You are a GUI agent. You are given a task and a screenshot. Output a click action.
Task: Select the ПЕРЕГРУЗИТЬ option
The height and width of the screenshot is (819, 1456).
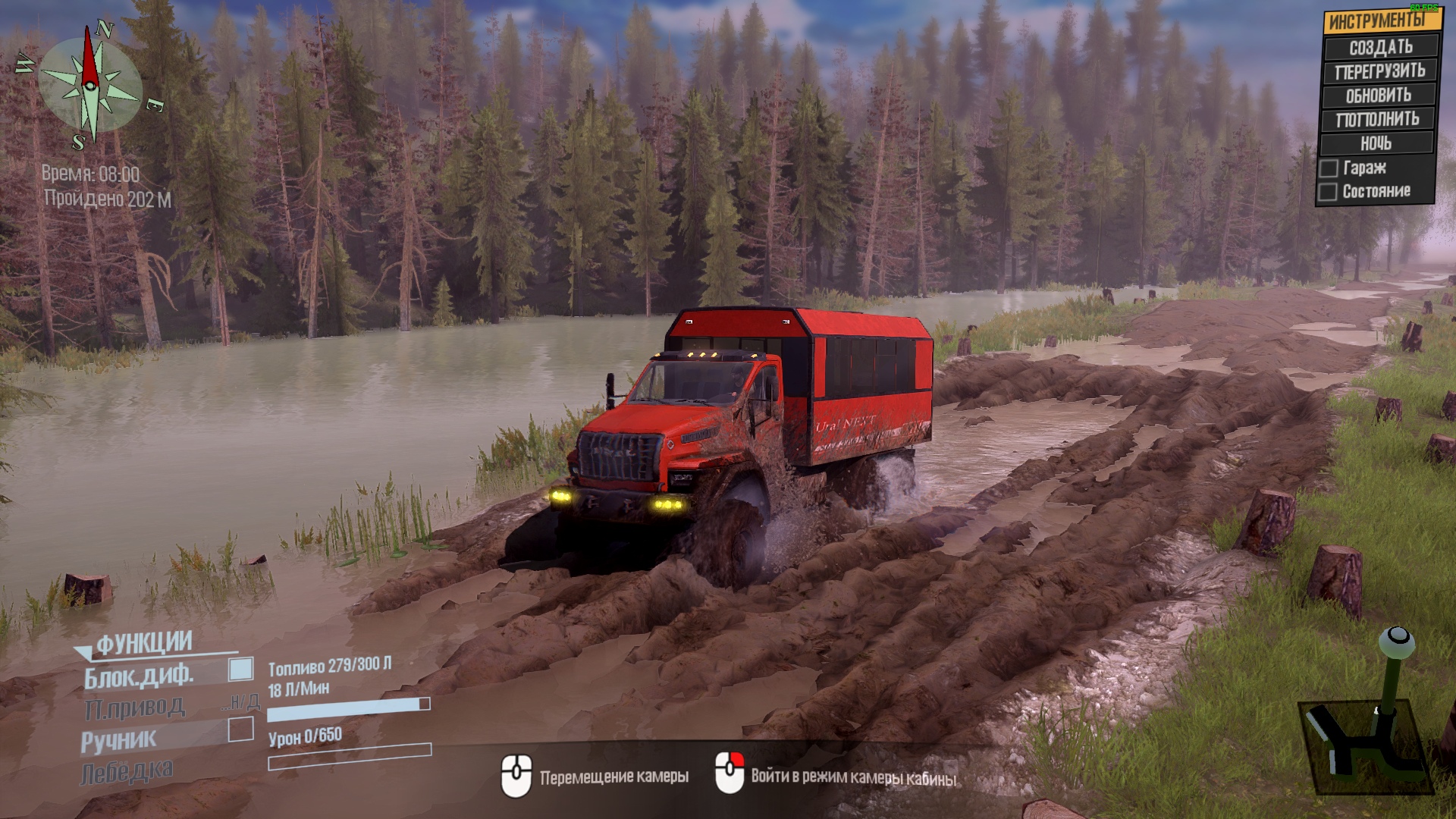coord(1379,71)
